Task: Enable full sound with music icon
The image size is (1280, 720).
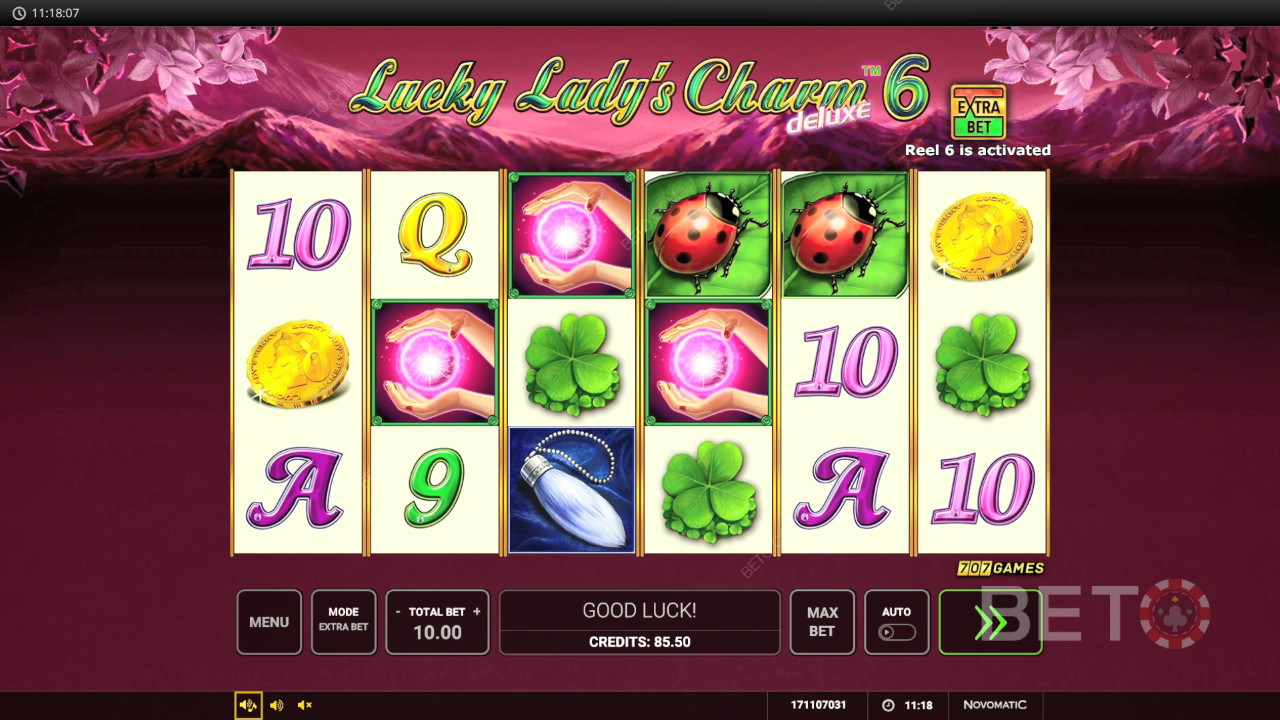Action: click(x=248, y=705)
